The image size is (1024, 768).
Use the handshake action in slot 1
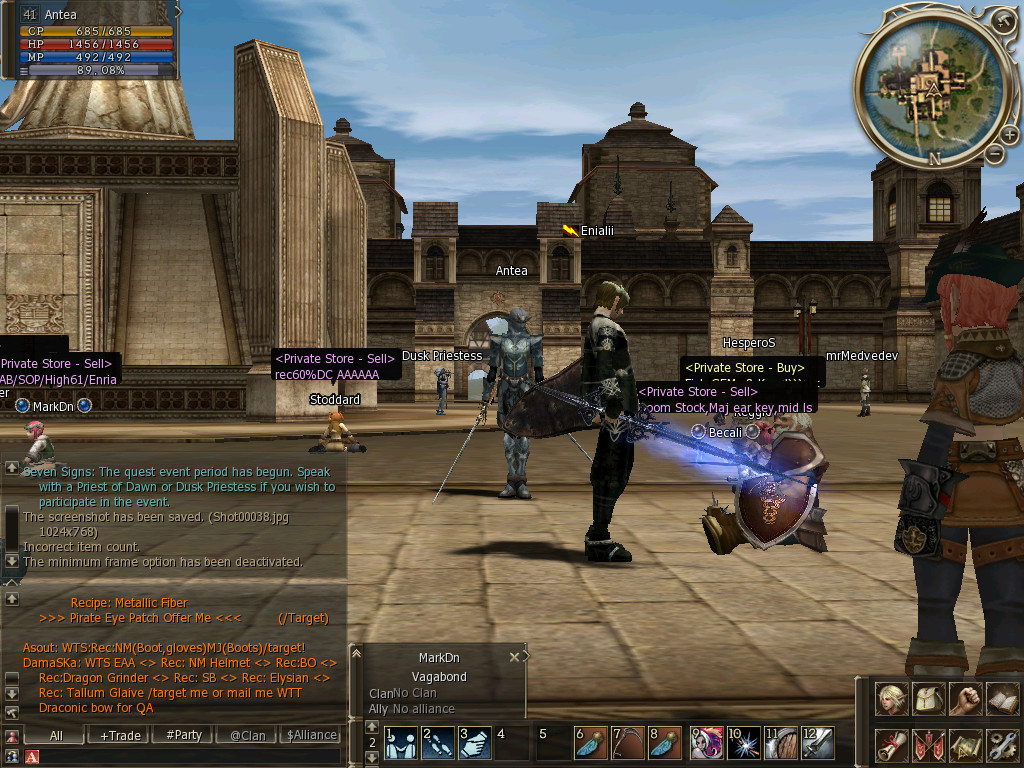point(402,743)
